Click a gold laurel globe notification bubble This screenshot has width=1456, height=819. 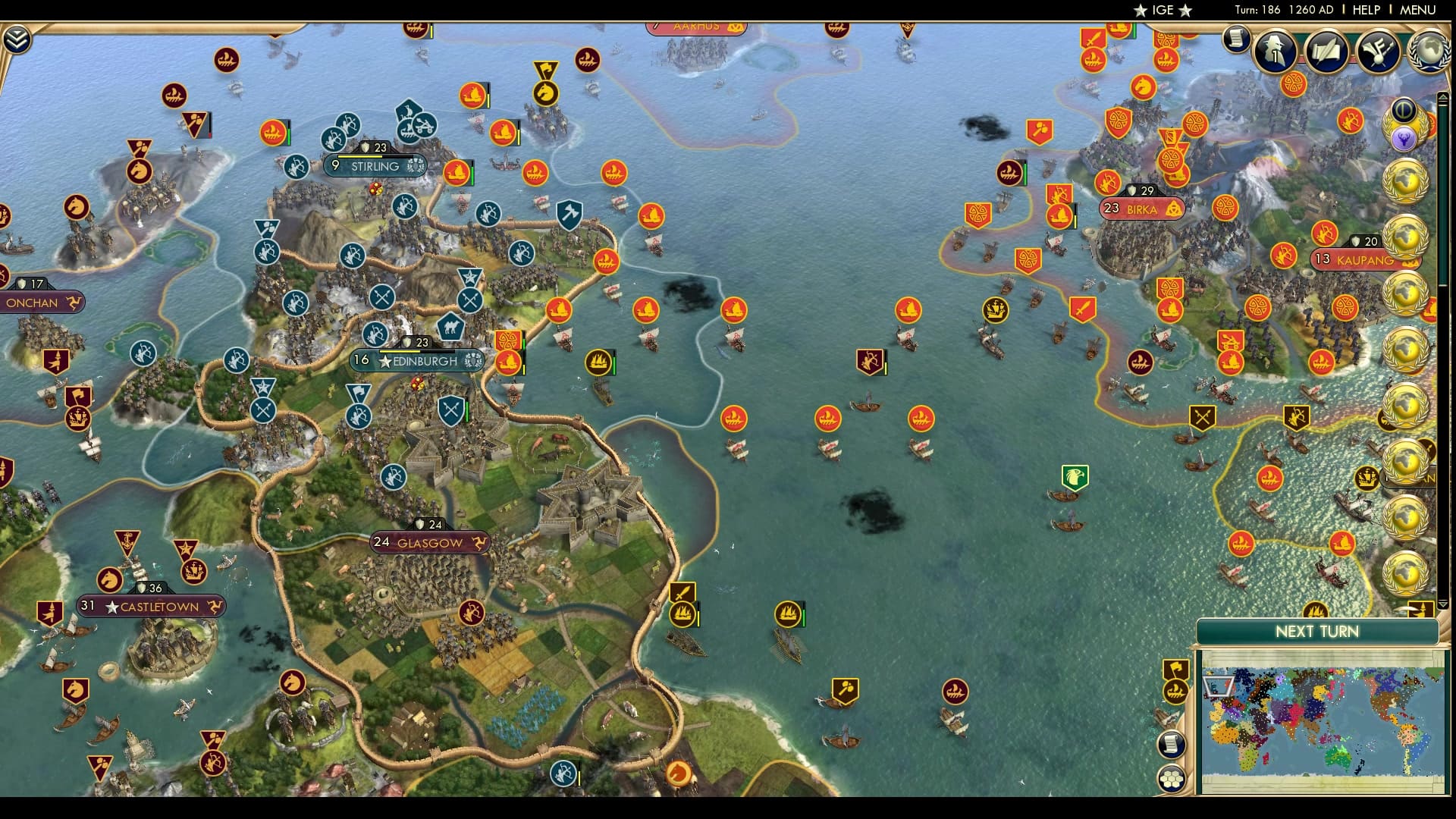click(x=1407, y=182)
